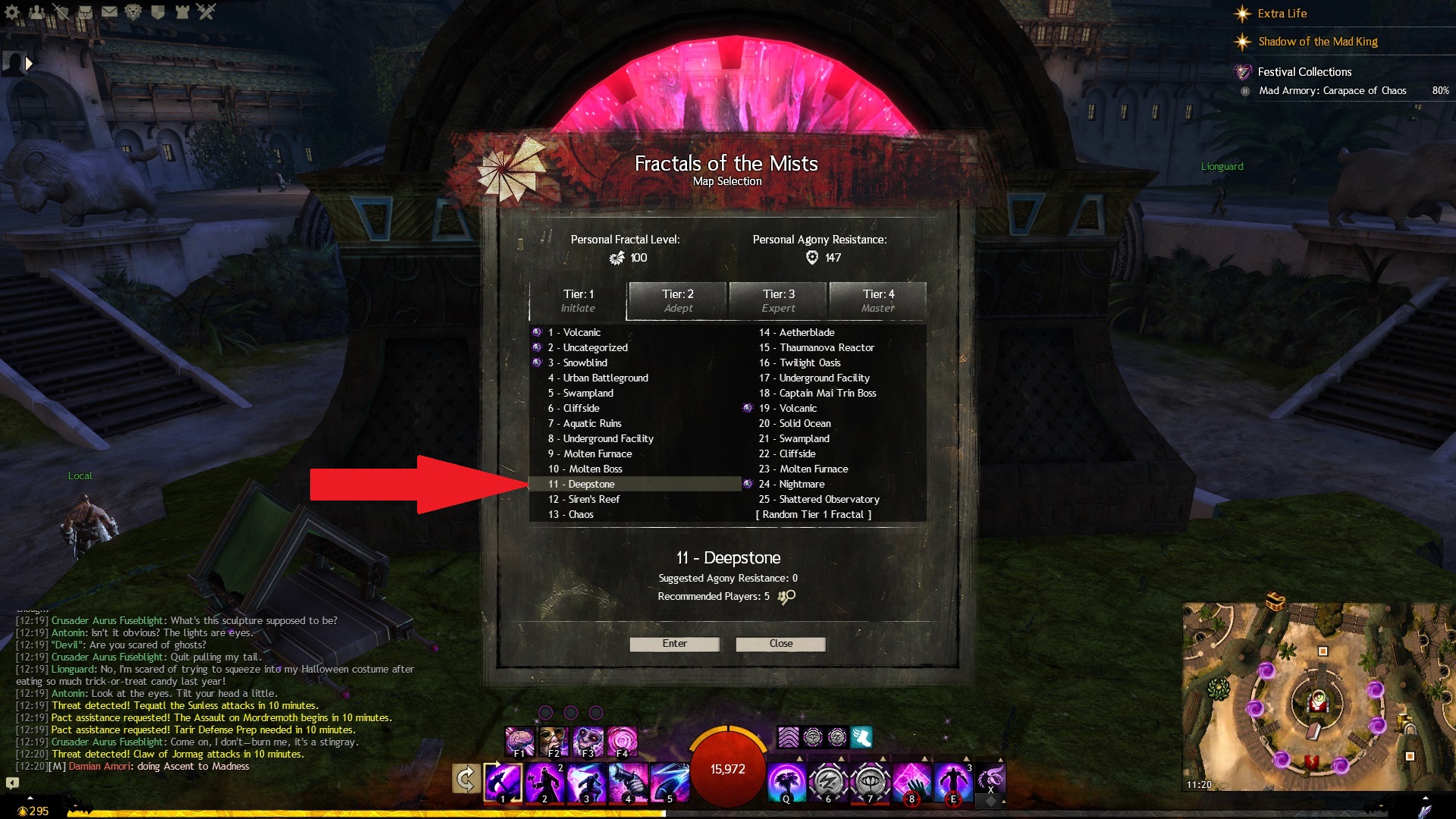Image resolution: width=1456 pixels, height=819 pixels.
Task: Open the Shadow of the Mad King objective
Action: pos(1317,42)
